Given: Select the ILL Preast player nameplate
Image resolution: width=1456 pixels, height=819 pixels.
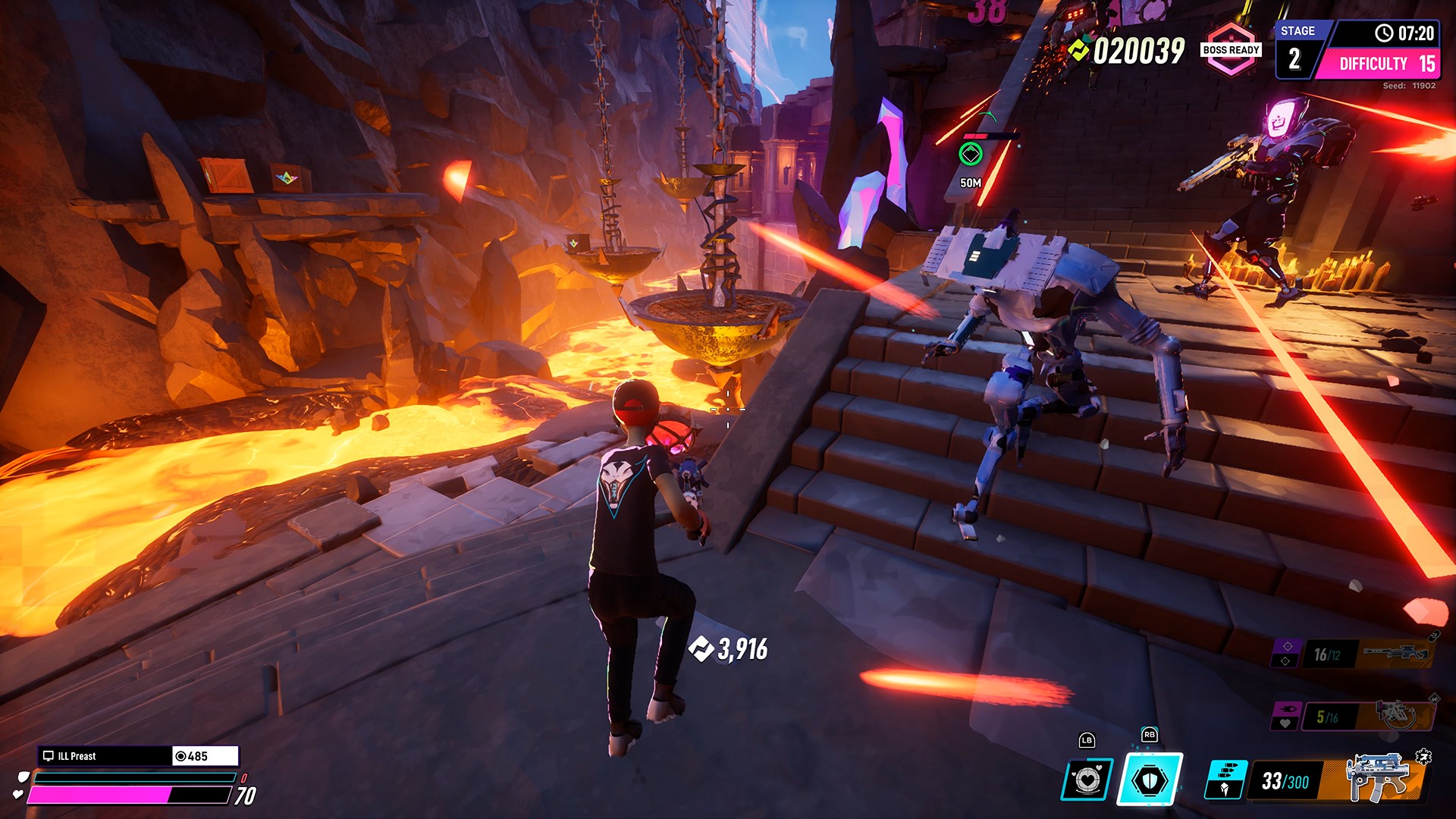Looking at the screenshot, I should pos(105,756).
